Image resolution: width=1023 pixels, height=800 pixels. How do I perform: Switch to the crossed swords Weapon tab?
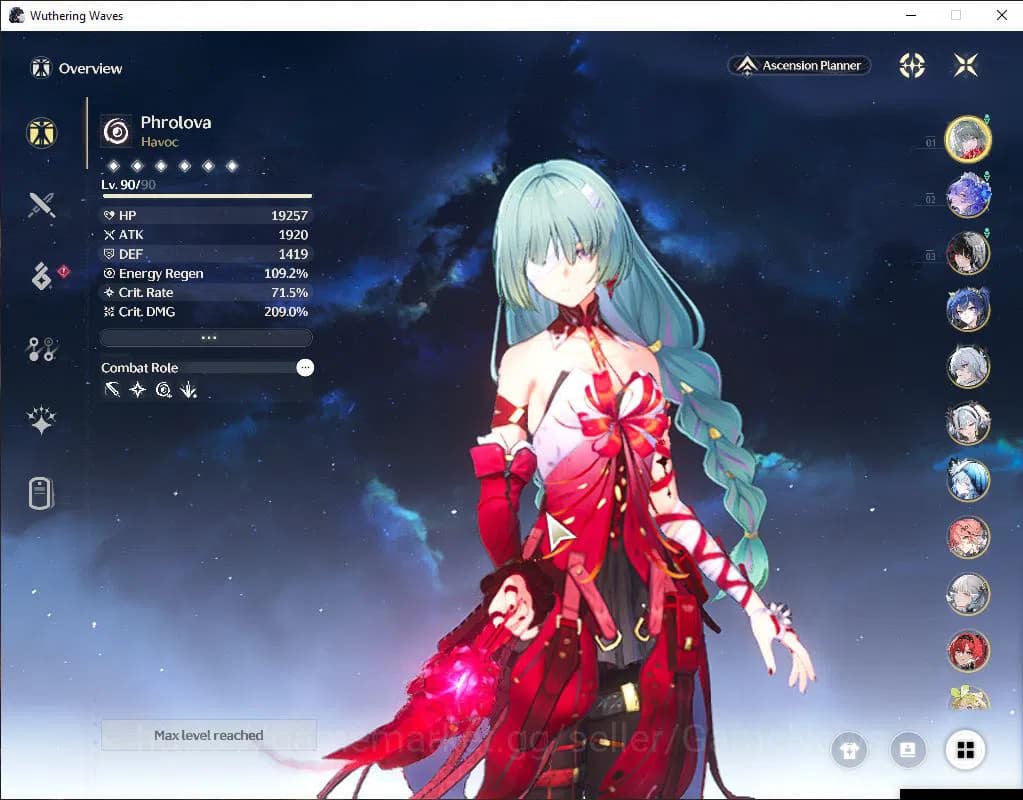(x=41, y=205)
